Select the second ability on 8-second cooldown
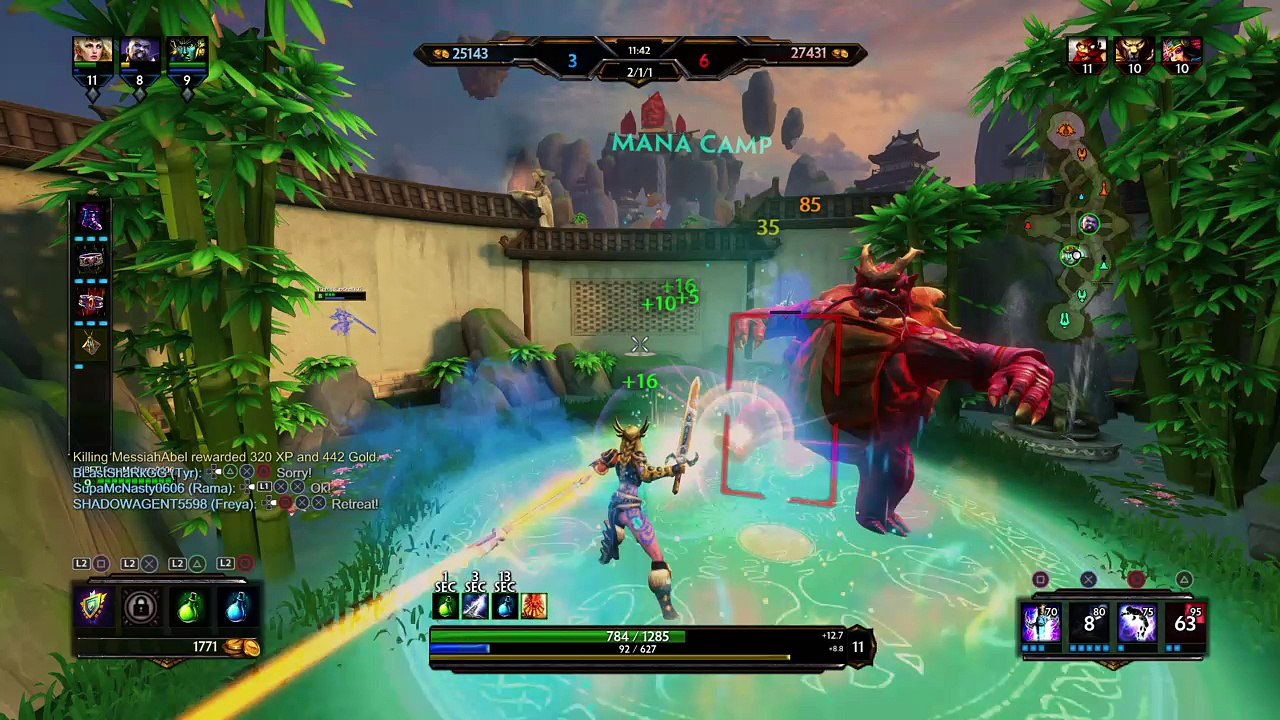This screenshot has width=1280, height=720. click(x=1089, y=623)
